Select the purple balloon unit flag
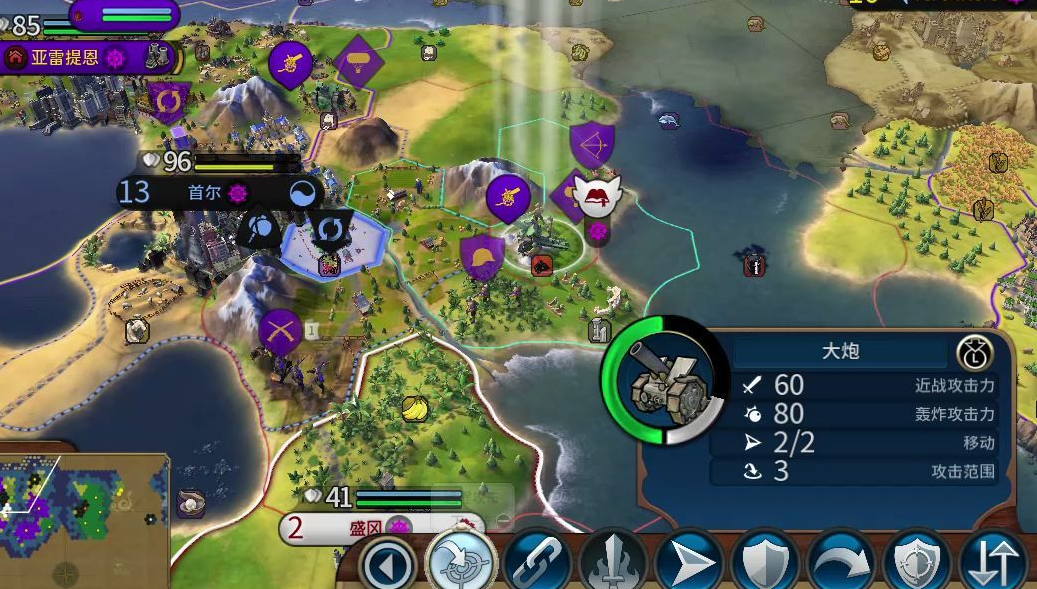The width and height of the screenshot is (1037, 589). click(x=359, y=62)
